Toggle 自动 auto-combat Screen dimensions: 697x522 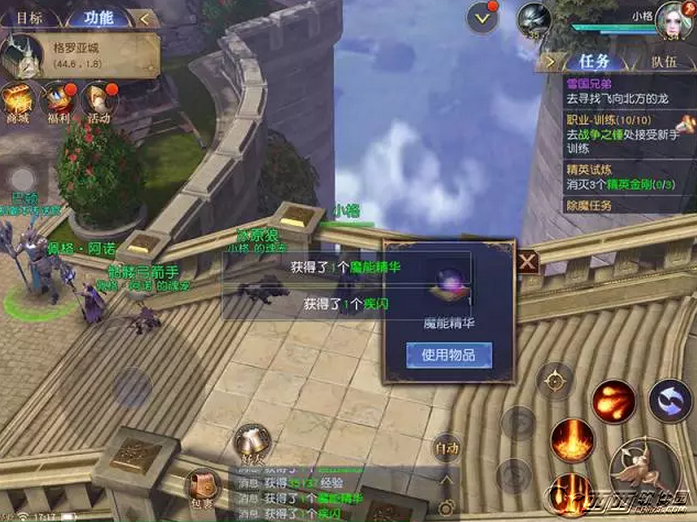click(447, 447)
